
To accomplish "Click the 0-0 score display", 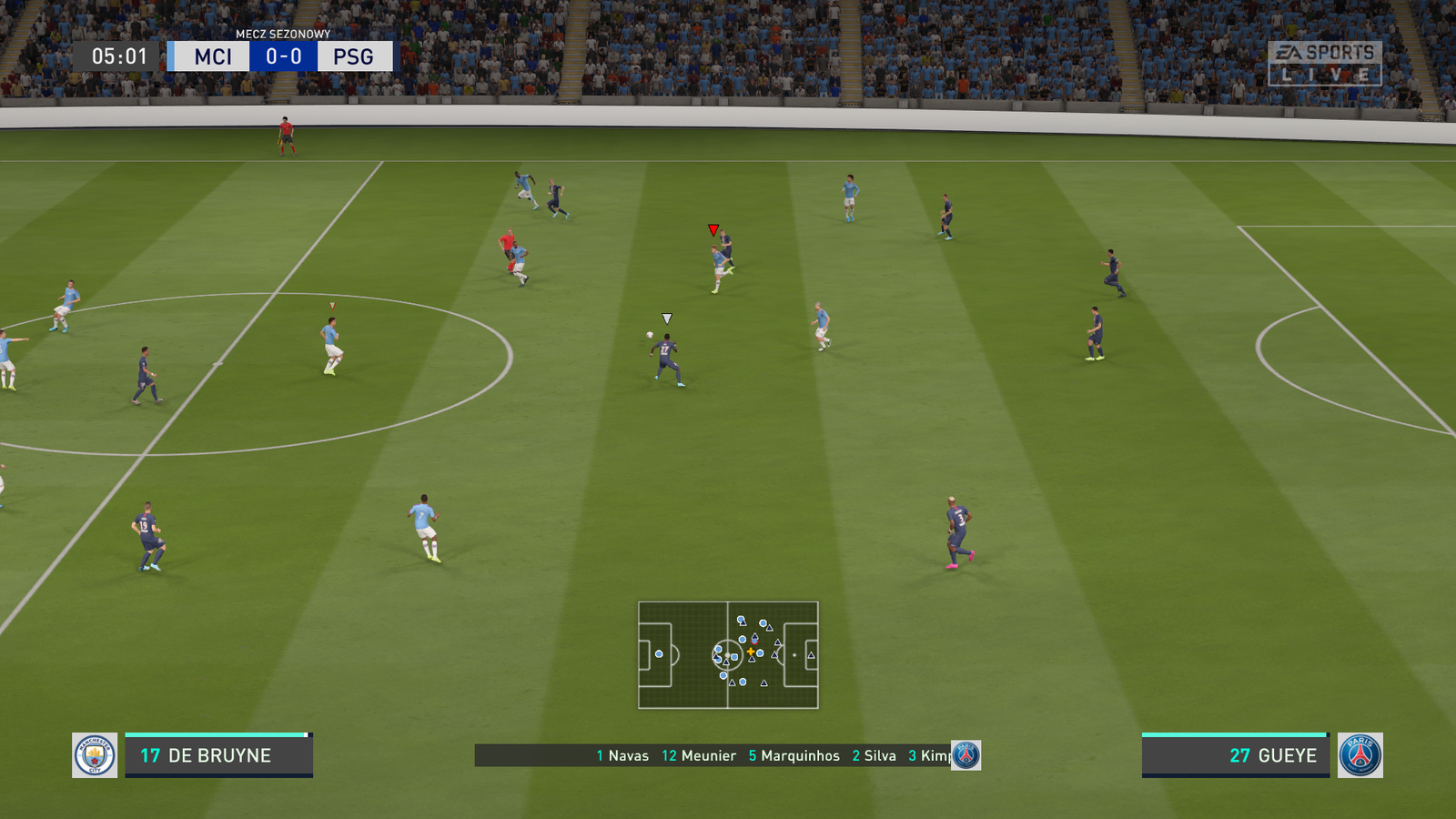I will click(282, 56).
